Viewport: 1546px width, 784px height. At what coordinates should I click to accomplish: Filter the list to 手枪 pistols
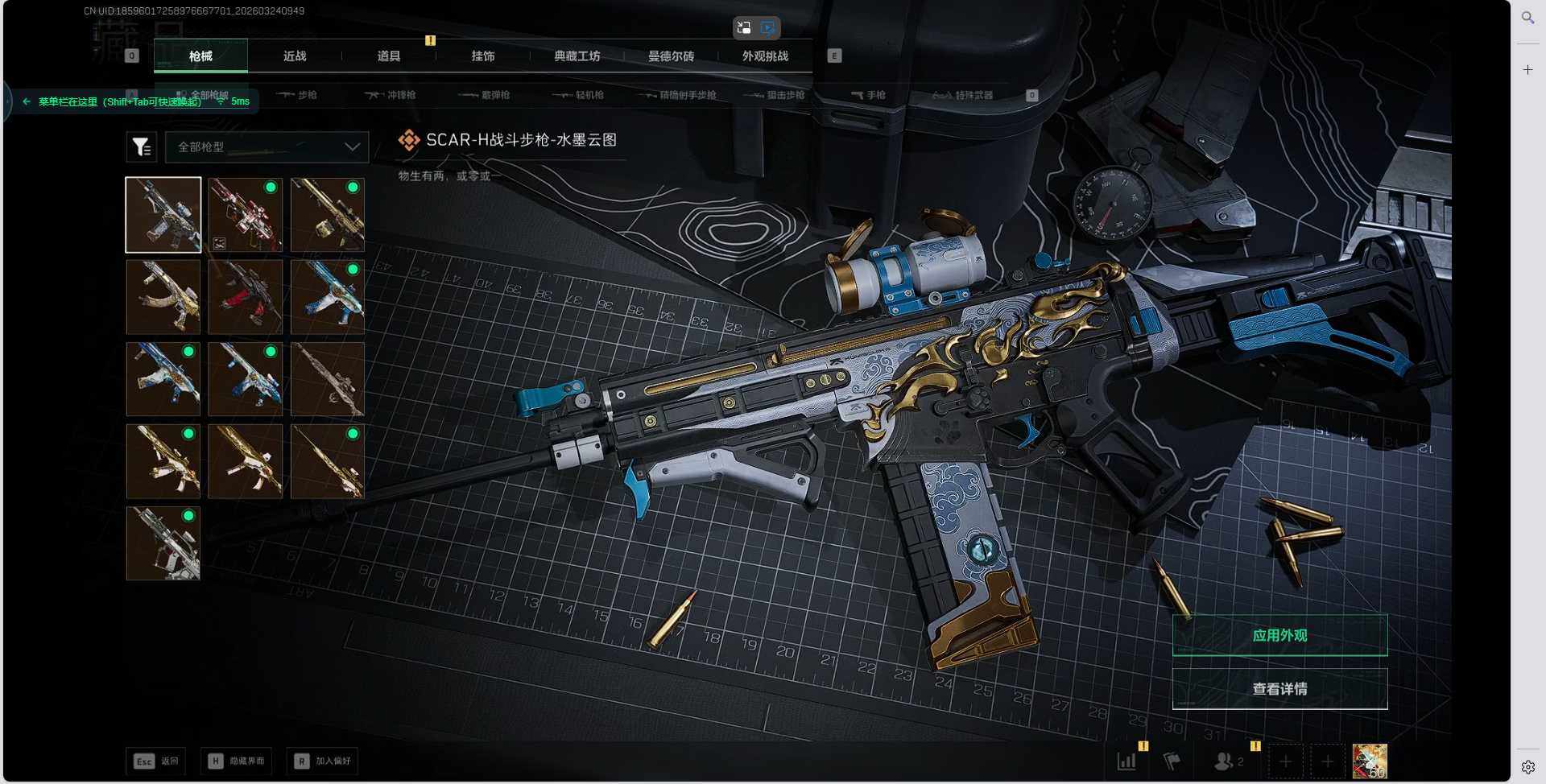(868, 95)
